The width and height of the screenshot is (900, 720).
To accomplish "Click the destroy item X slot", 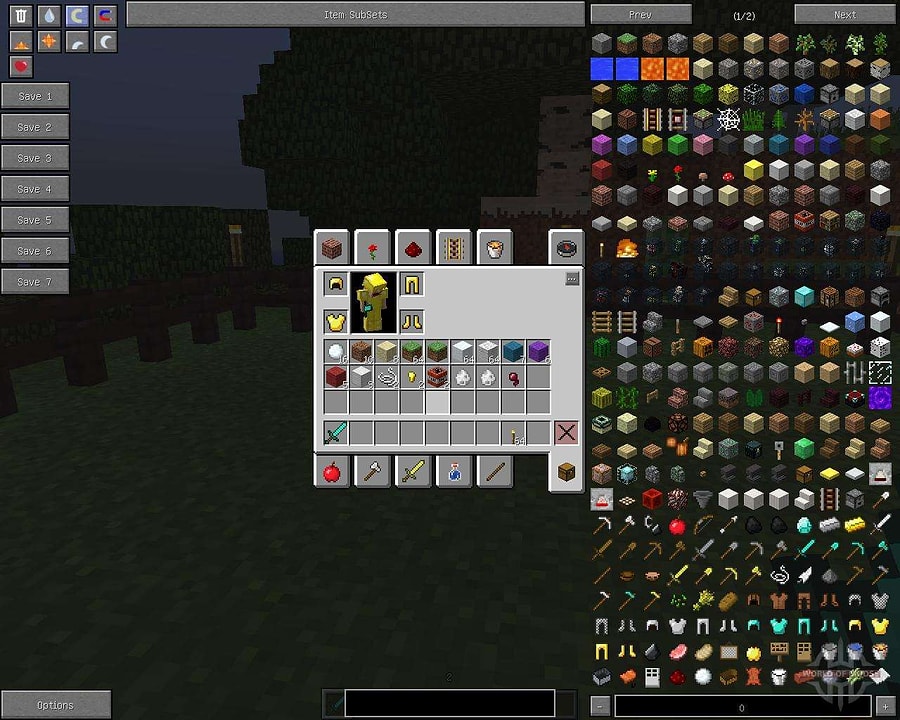I will [566, 433].
